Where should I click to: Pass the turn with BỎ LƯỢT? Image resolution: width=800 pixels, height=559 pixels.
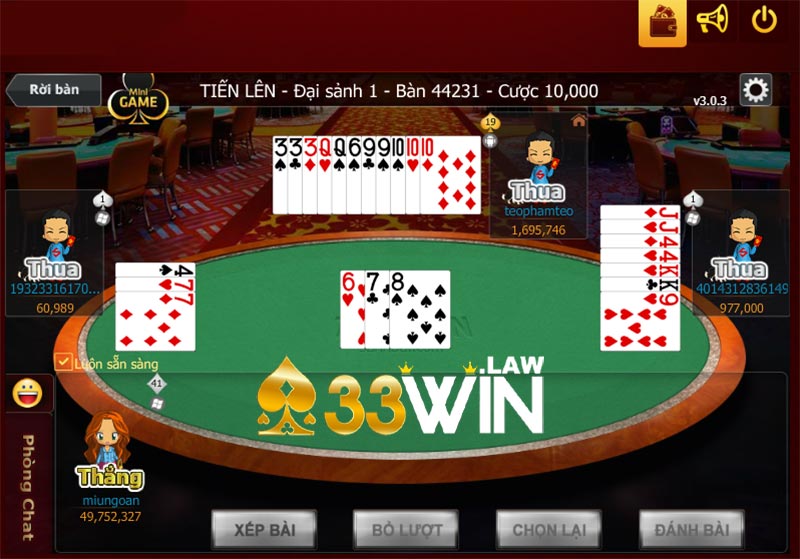tap(405, 529)
